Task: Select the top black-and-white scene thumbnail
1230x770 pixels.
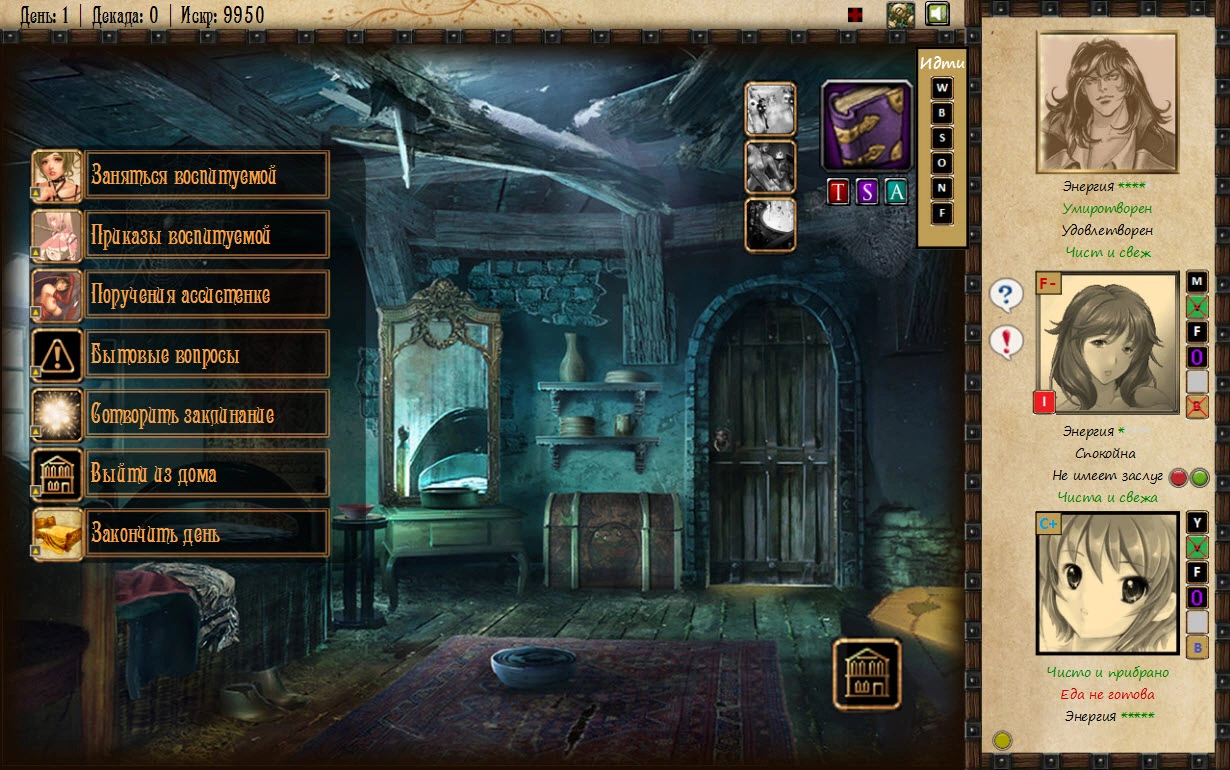Action: (x=770, y=109)
